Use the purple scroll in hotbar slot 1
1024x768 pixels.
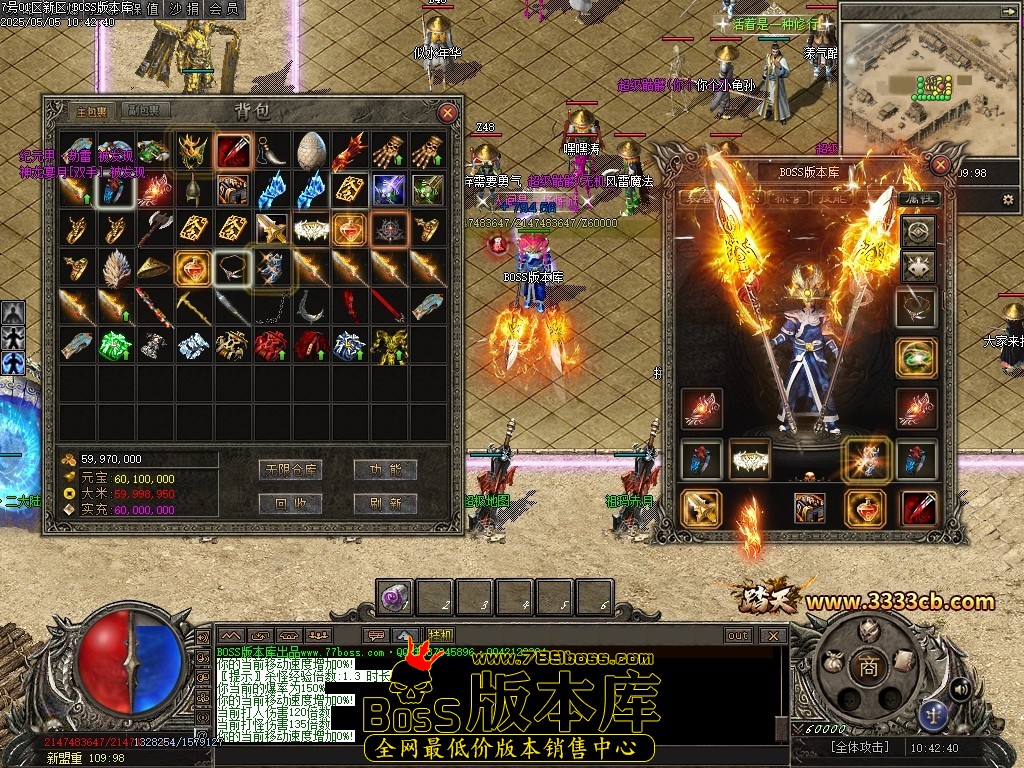[395, 598]
